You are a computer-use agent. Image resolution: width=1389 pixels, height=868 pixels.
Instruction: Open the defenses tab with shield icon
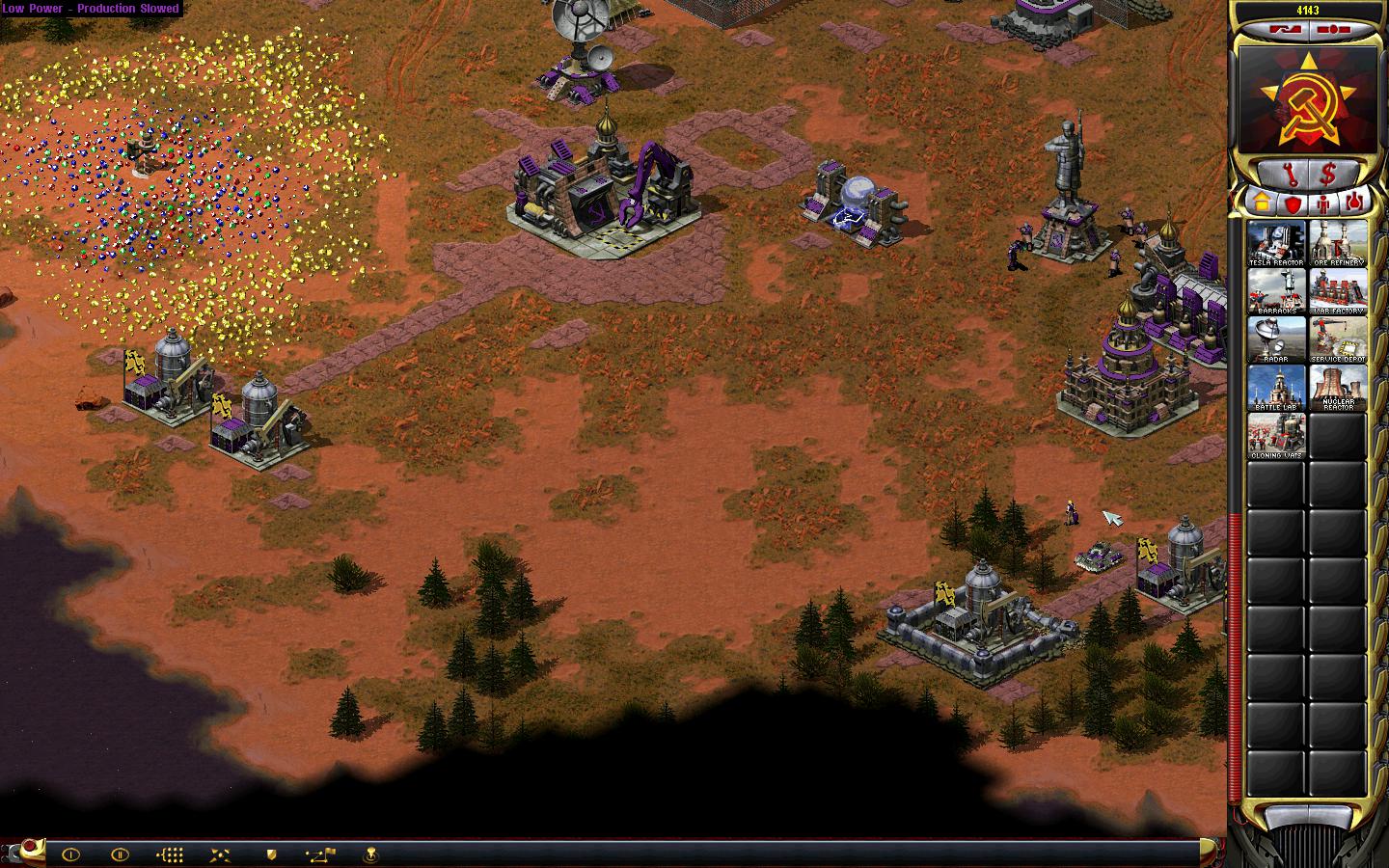coord(1291,203)
